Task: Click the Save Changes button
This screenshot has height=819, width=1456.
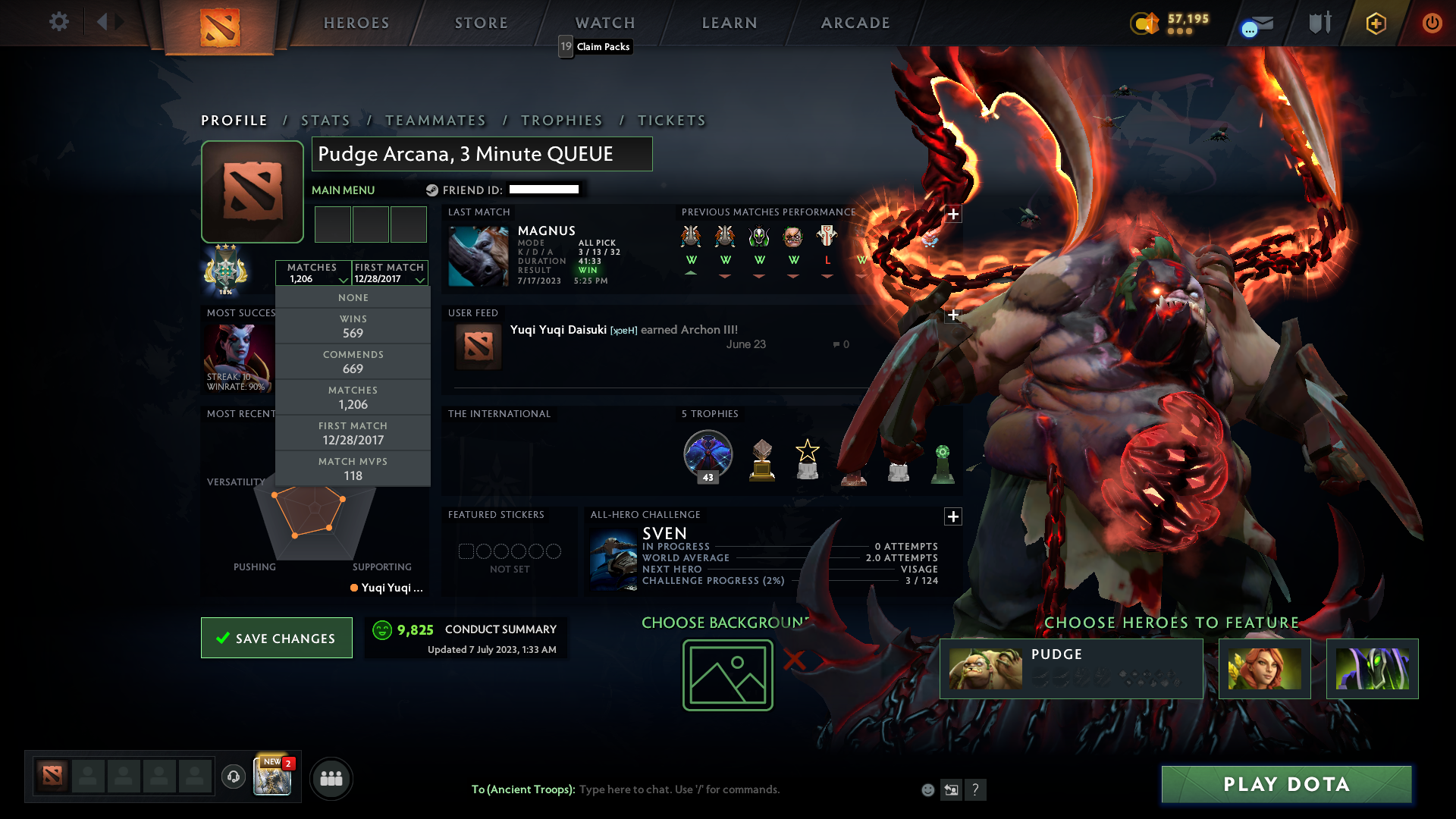Action: tap(276, 638)
